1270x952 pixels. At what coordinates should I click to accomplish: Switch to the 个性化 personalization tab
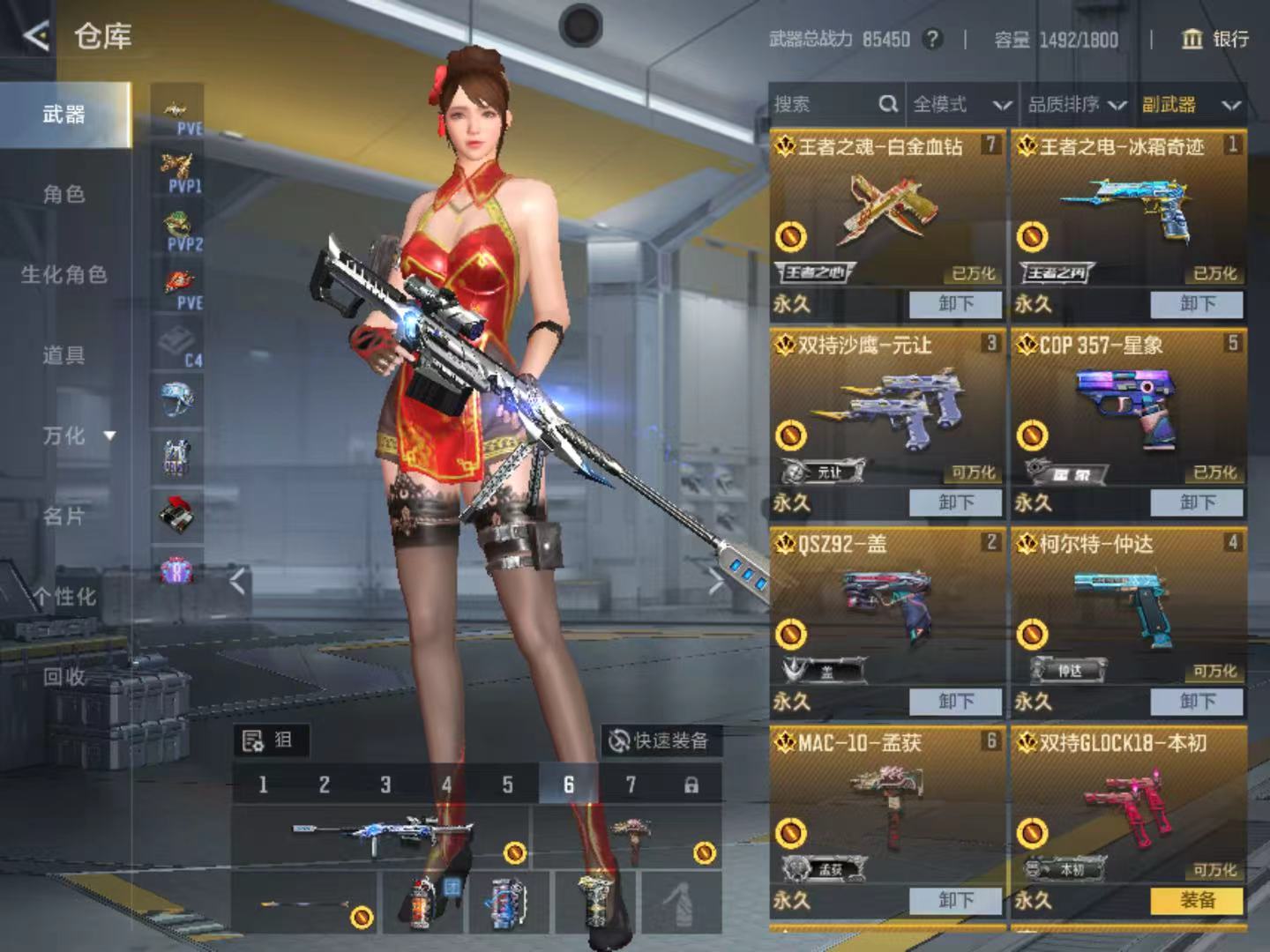tap(64, 597)
